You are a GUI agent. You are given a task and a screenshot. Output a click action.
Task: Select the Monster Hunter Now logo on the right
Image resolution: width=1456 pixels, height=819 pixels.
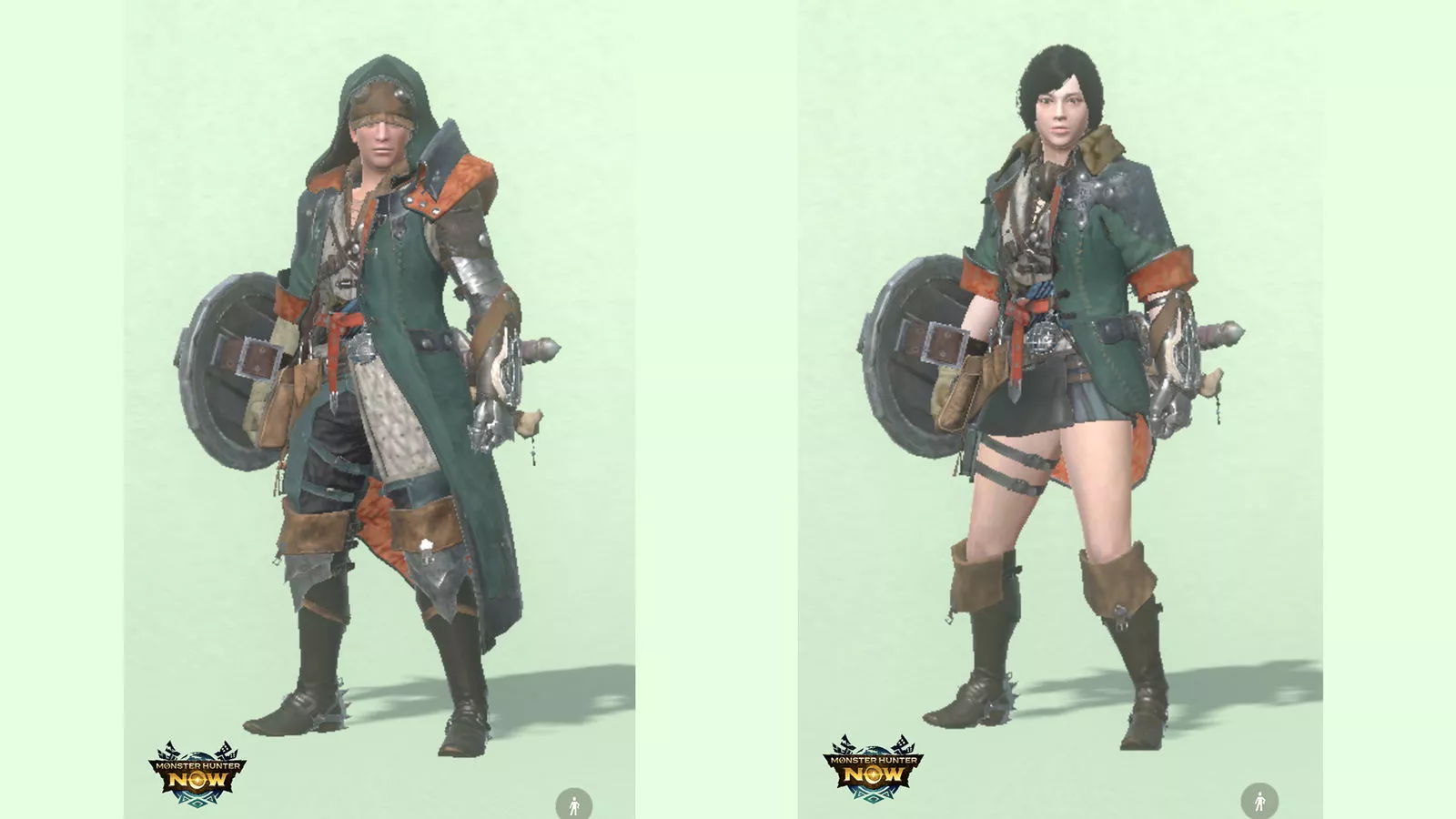874,769
